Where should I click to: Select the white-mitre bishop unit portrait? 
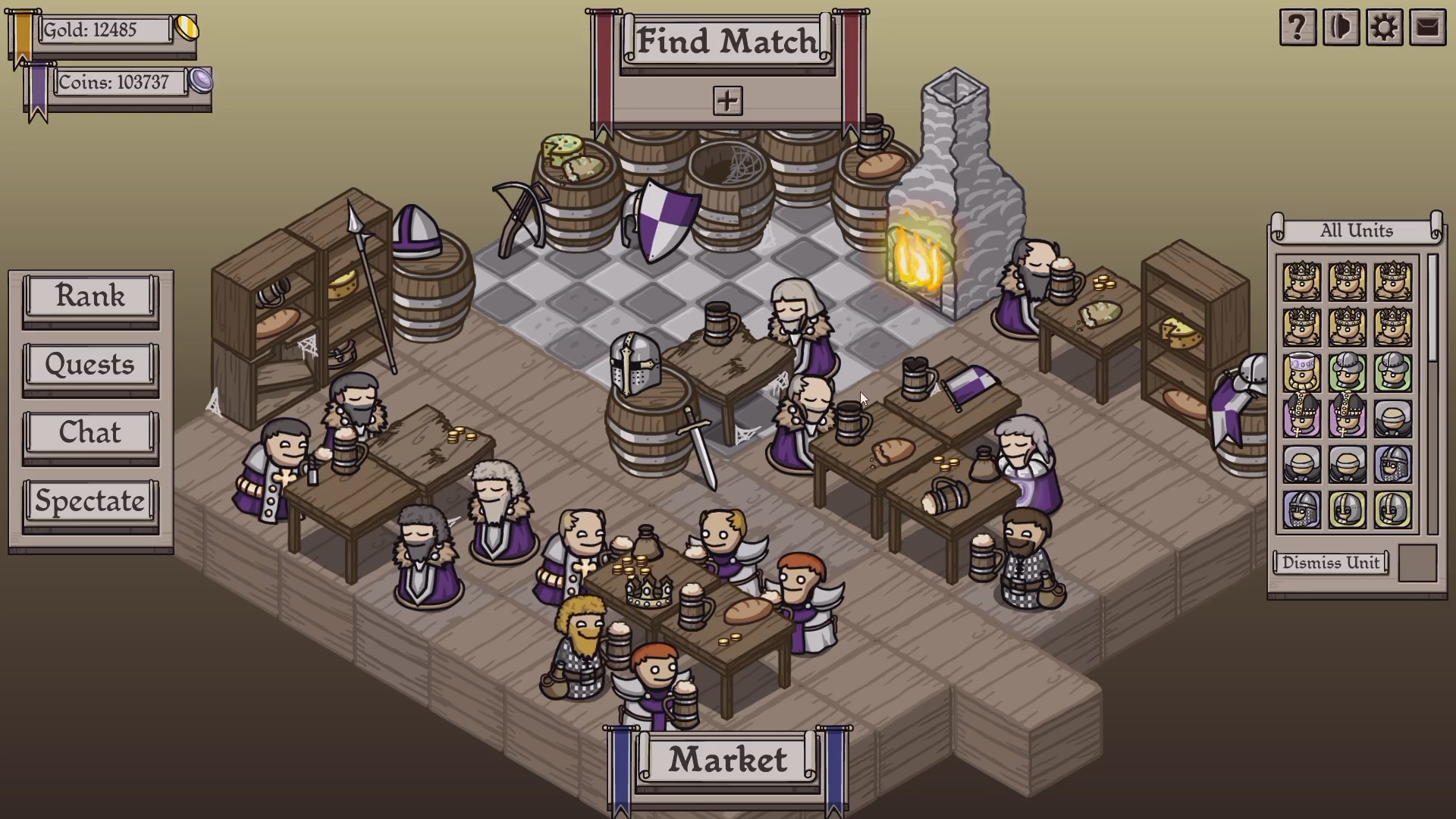tap(1301, 371)
